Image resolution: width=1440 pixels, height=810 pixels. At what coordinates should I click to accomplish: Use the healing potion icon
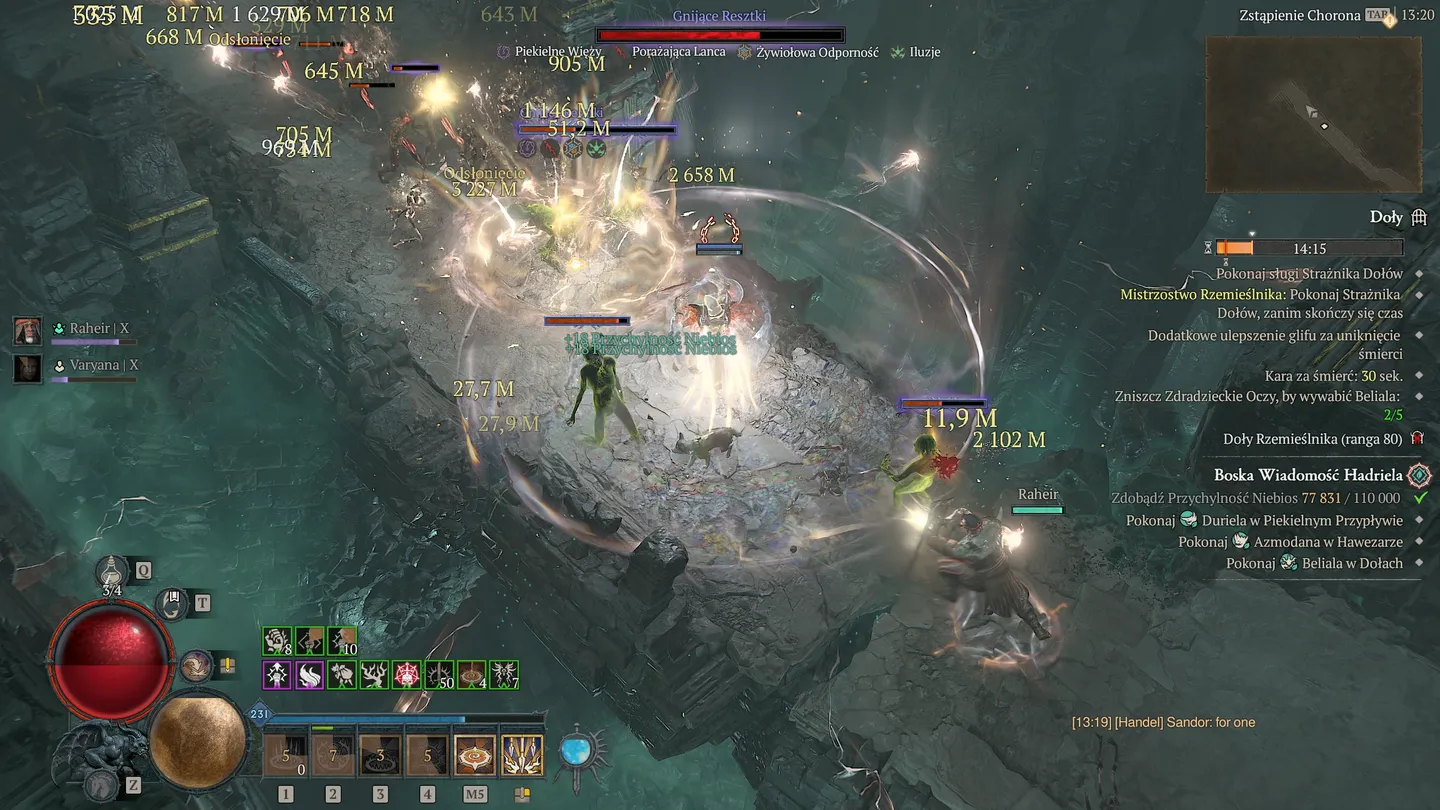(x=112, y=572)
